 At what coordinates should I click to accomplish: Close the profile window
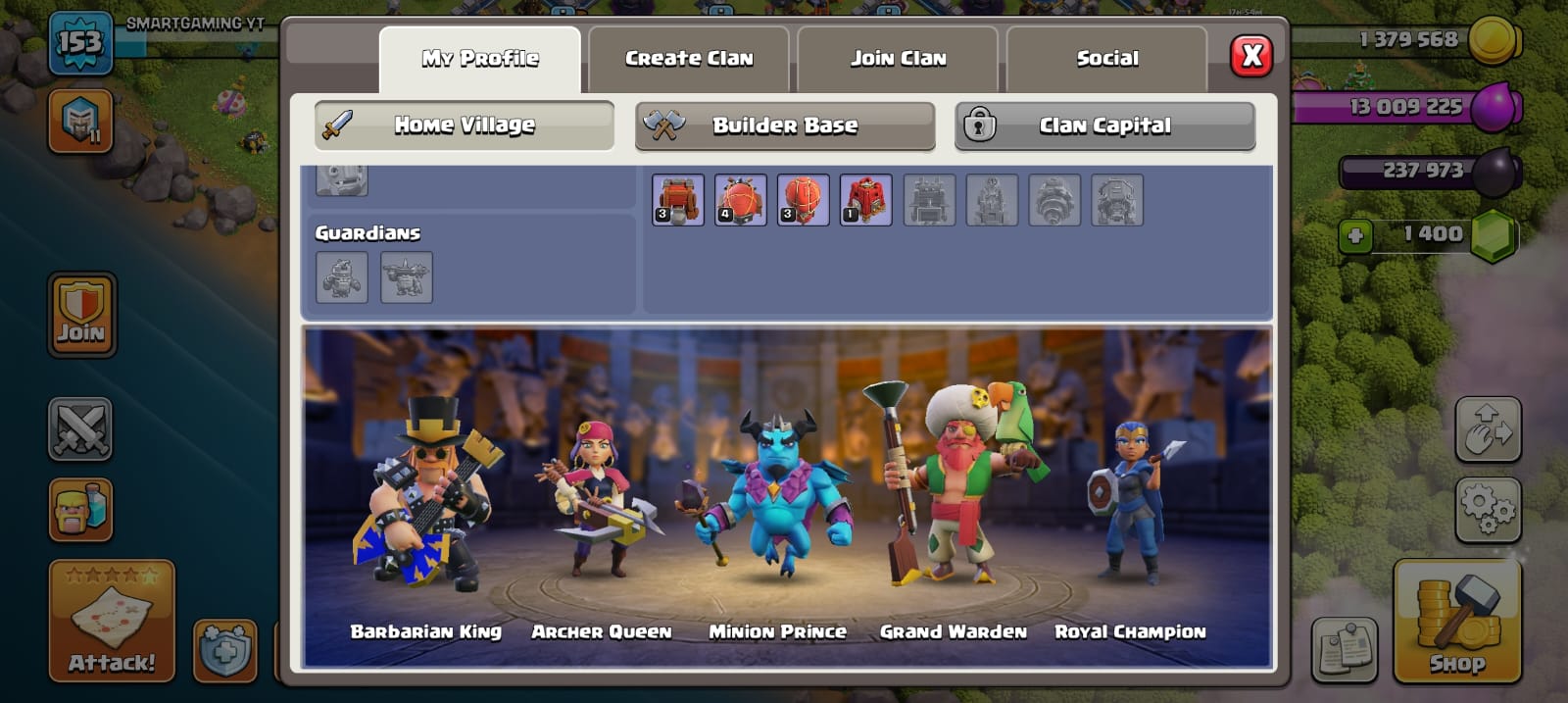1251,56
